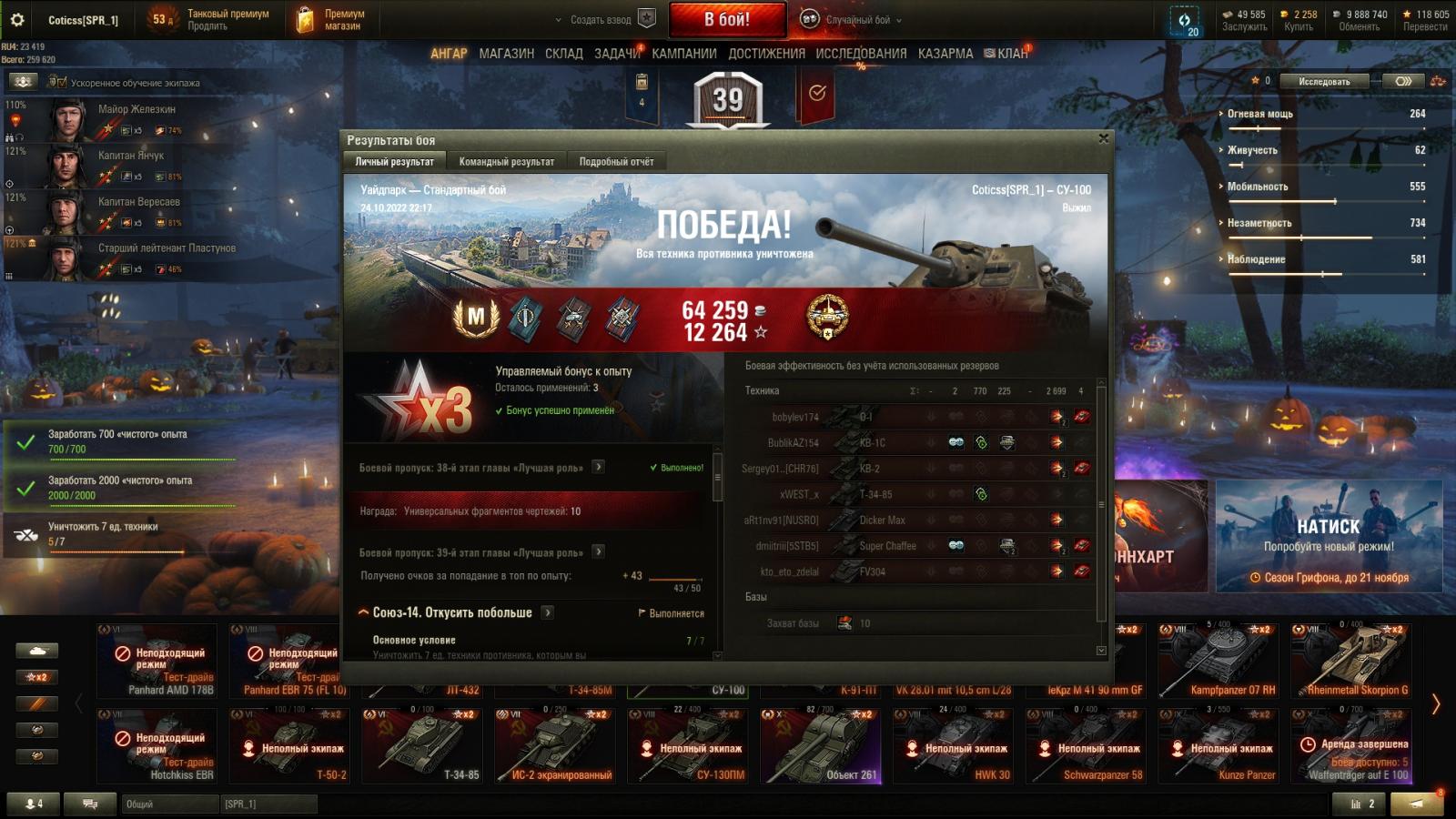Open the settings gear menu
Screen dimensions: 1456x819
(x=16, y=19)
